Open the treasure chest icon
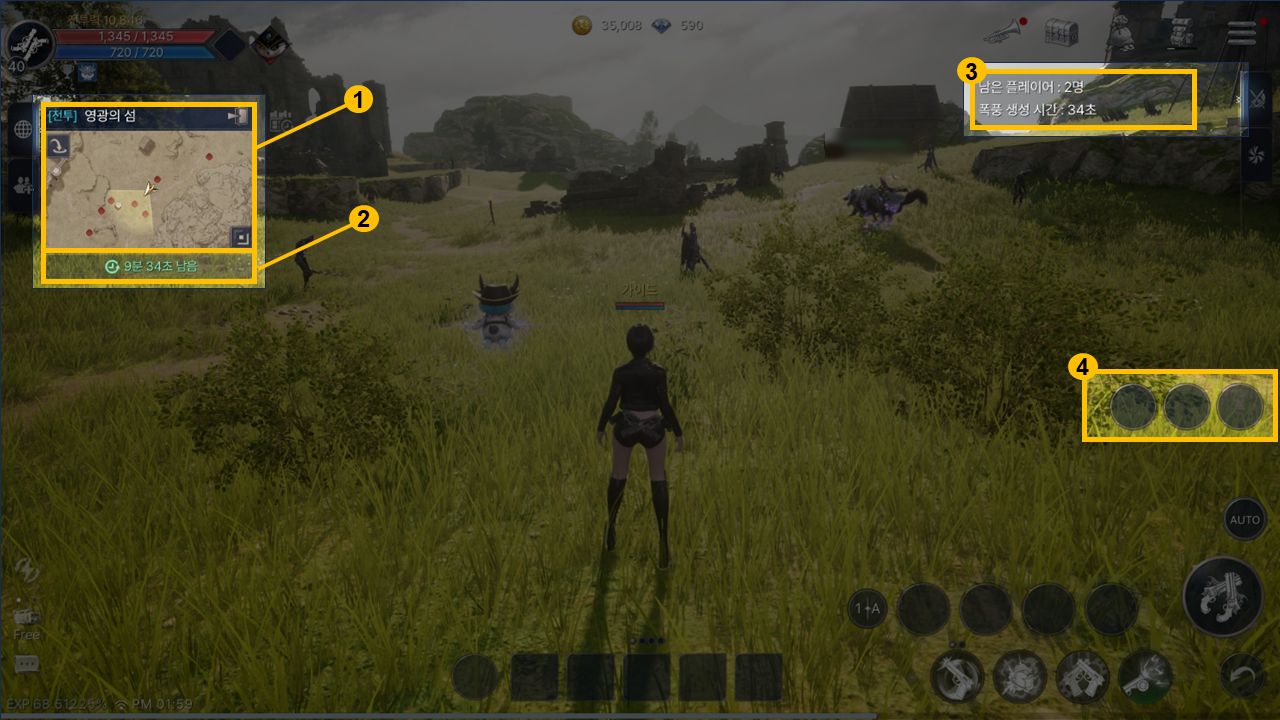This screenshot has width=1280, height=720. click(x=1061, y=32)
